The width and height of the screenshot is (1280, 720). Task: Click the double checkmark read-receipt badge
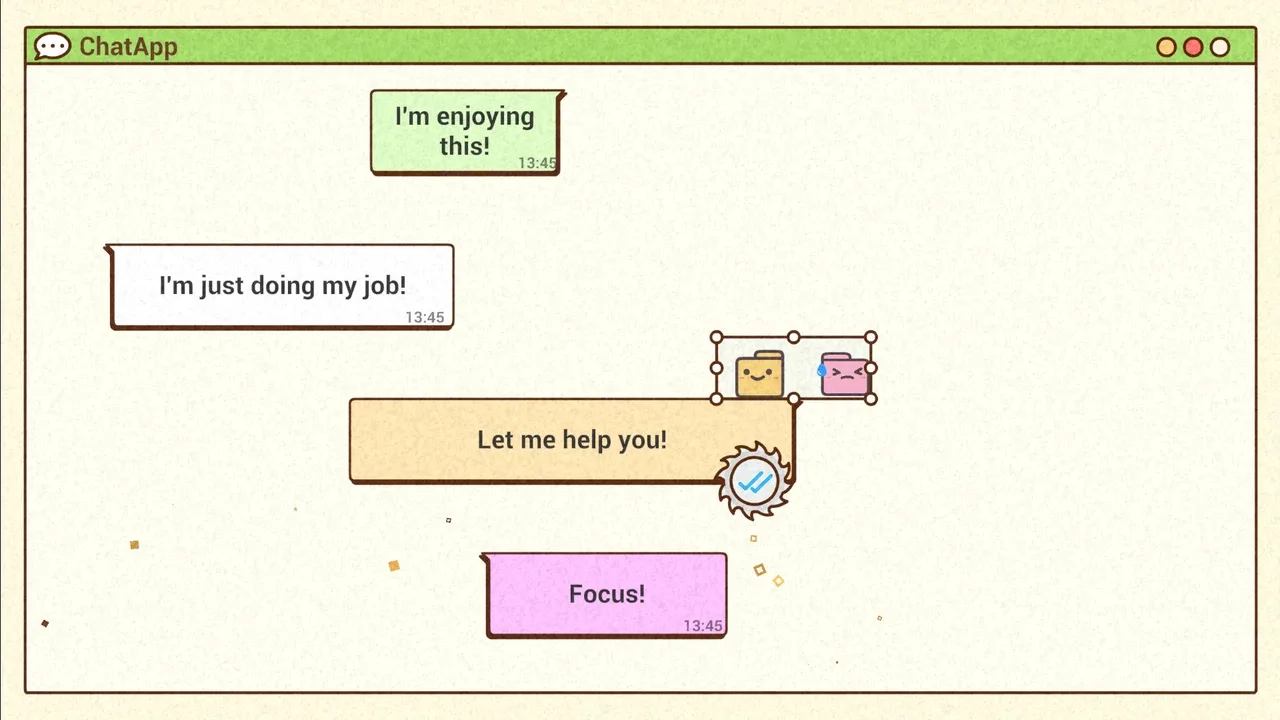click(x=754, y=482)
